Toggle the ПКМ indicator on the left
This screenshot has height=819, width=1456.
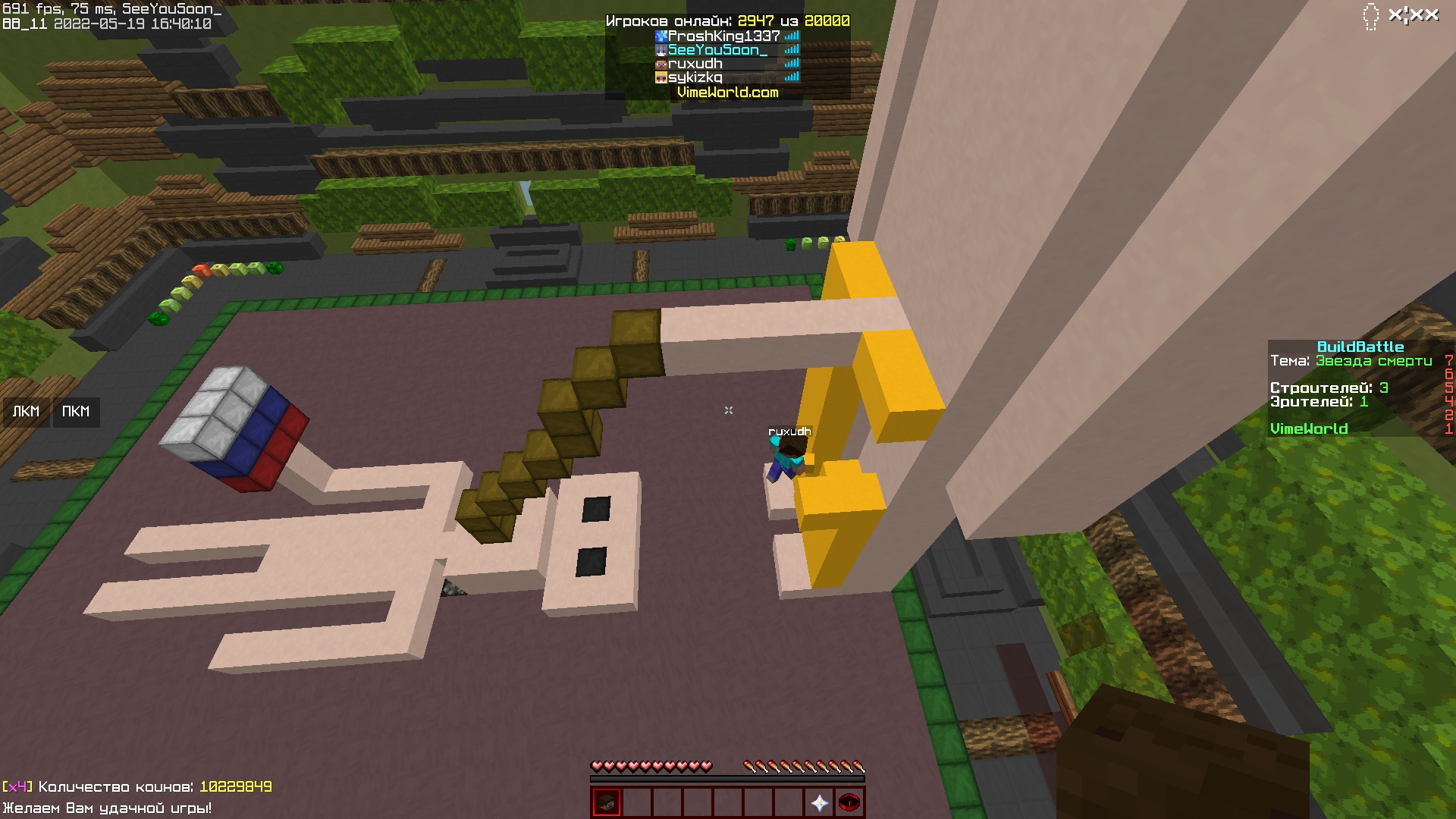tap(75, 412)
